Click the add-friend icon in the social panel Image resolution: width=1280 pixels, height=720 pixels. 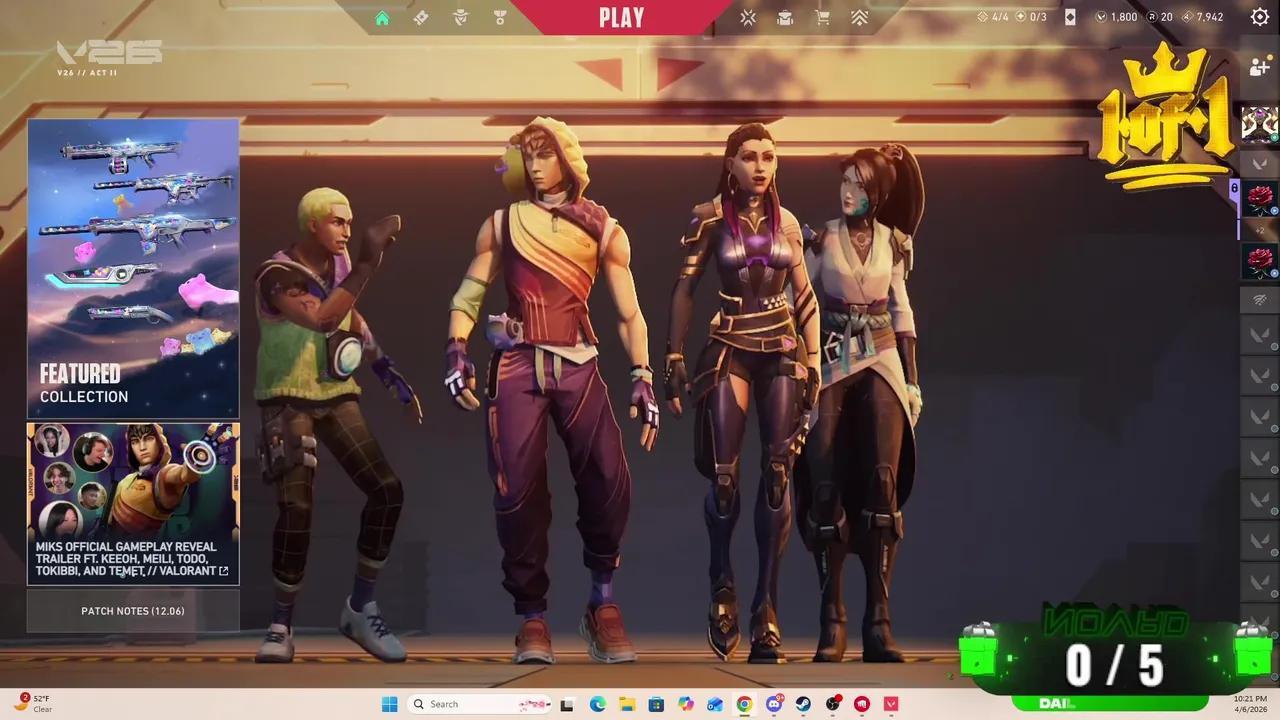1259,67
